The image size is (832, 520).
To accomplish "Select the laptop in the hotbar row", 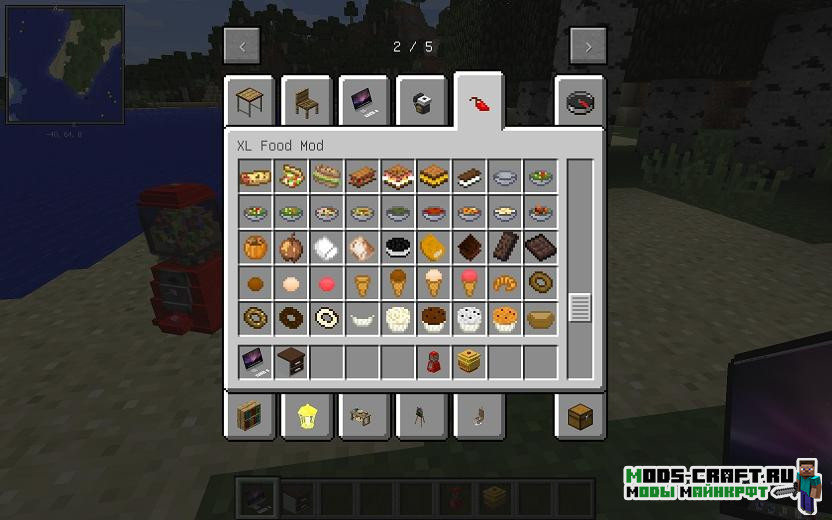I will click(254, 361).
